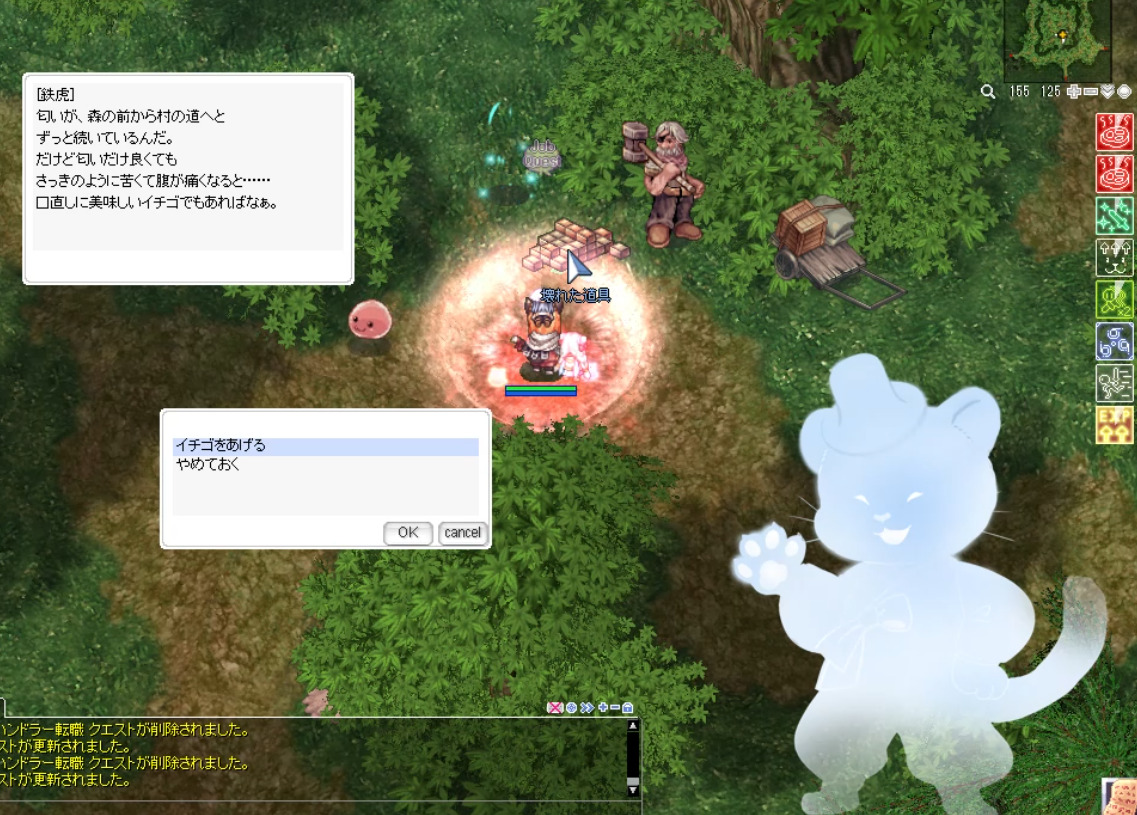Click the green sparkling sword status icon
The image size is (1137, 815).
pyautogui.click(x=1115, y=216)
